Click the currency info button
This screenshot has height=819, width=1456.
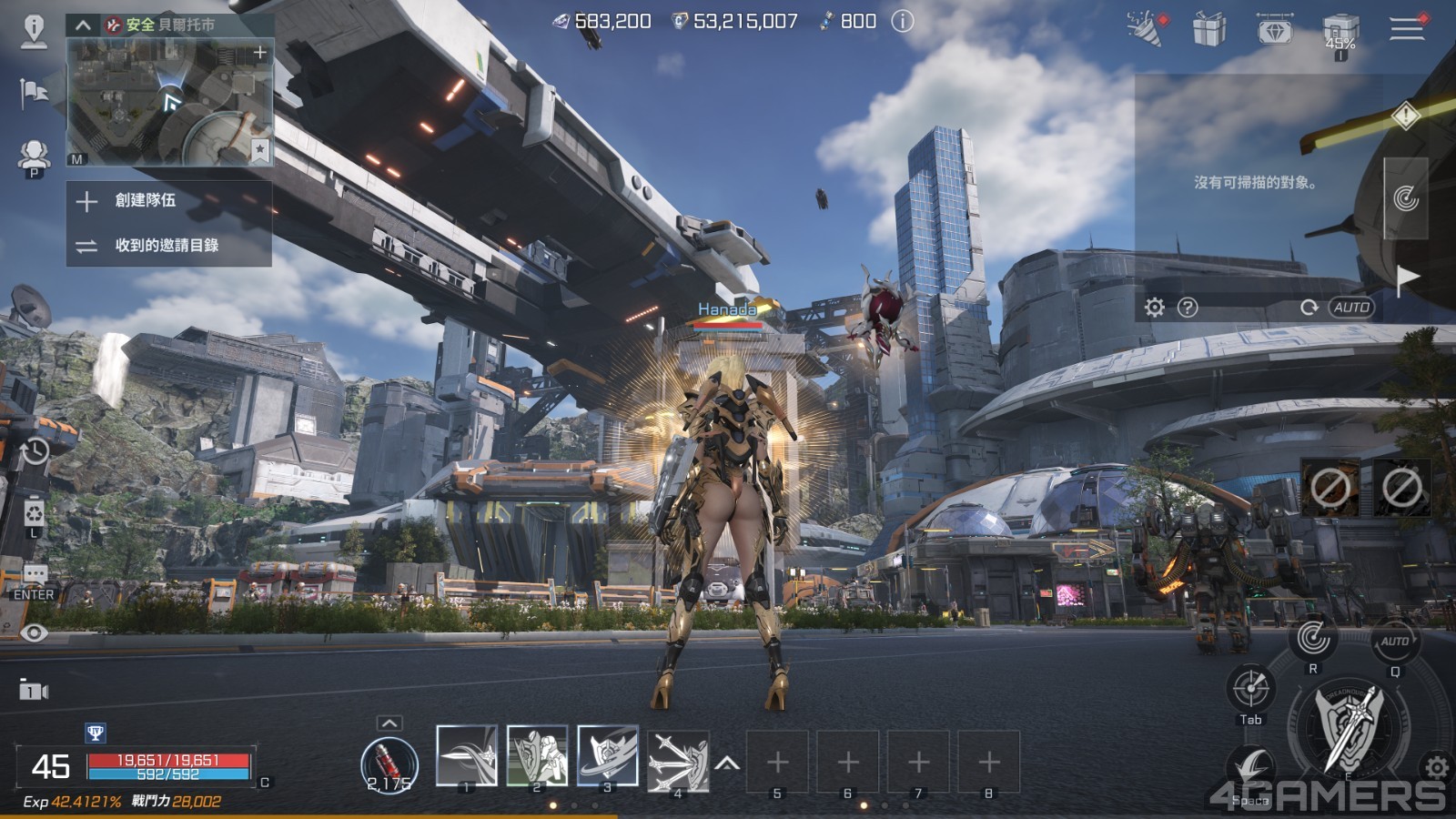[x=902, y=21]
